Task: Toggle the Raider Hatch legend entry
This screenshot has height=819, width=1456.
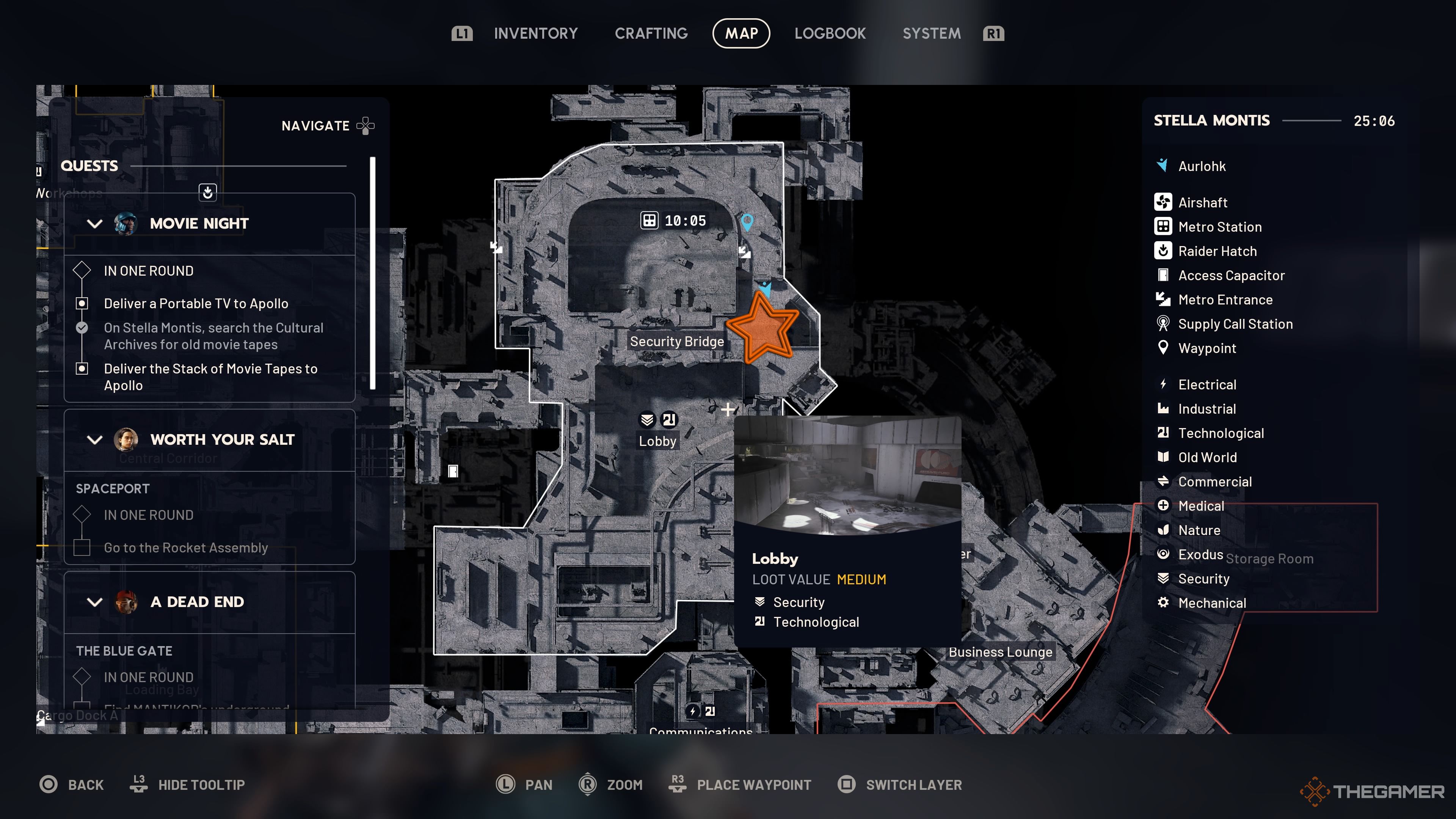Action: click(1217, 251)
